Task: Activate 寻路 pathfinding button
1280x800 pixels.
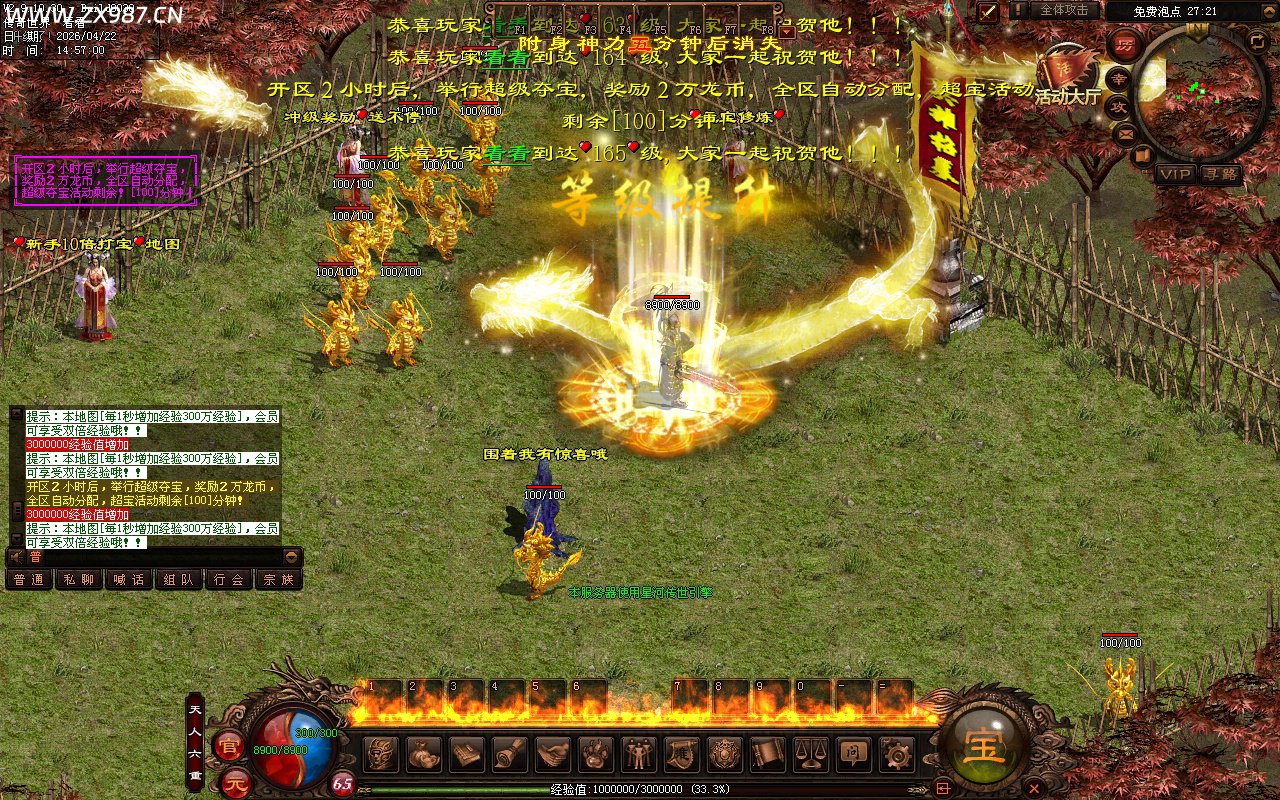Action: pyautogui.click(x=1220, y=174)
